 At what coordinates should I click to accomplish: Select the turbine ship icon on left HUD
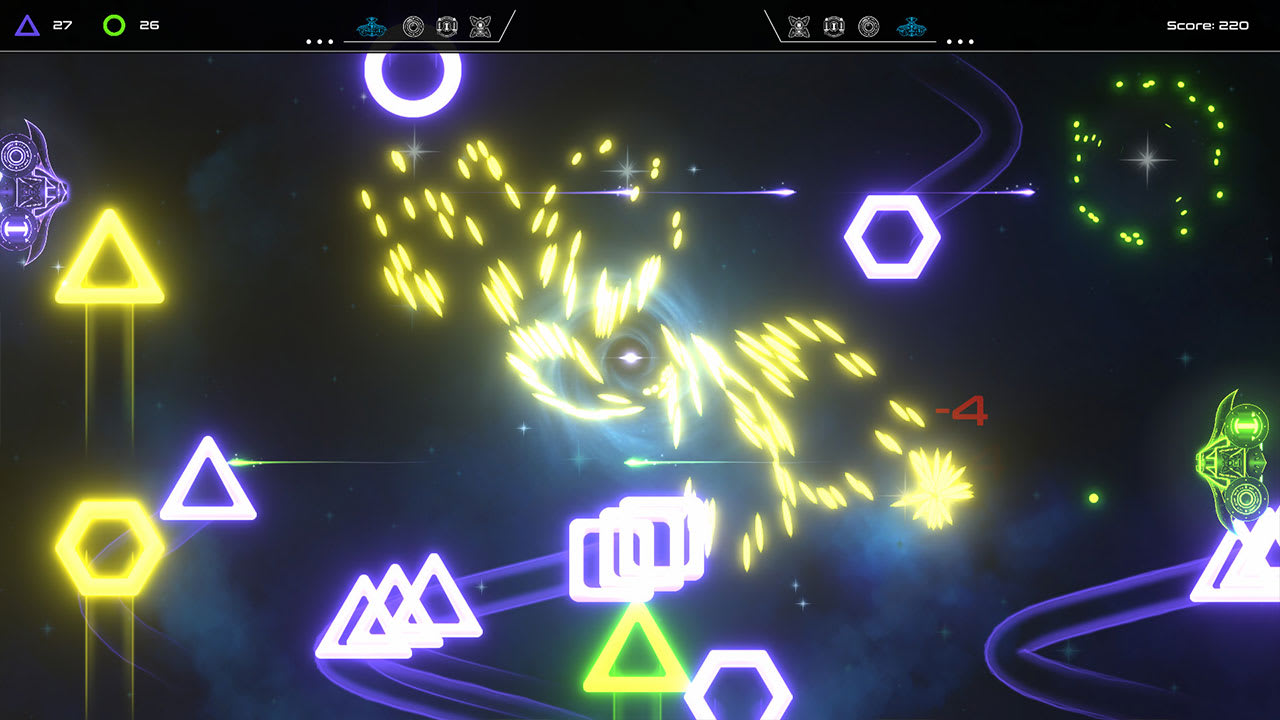(x=446, y=26)
